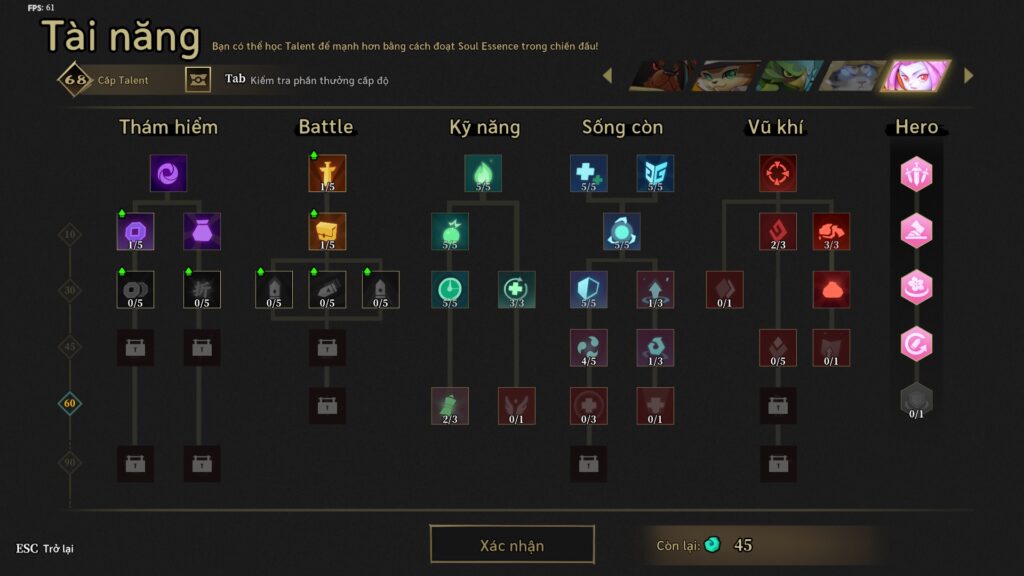
Task: Confirm talents with the Xác nhận button
Action: (512, 545)
